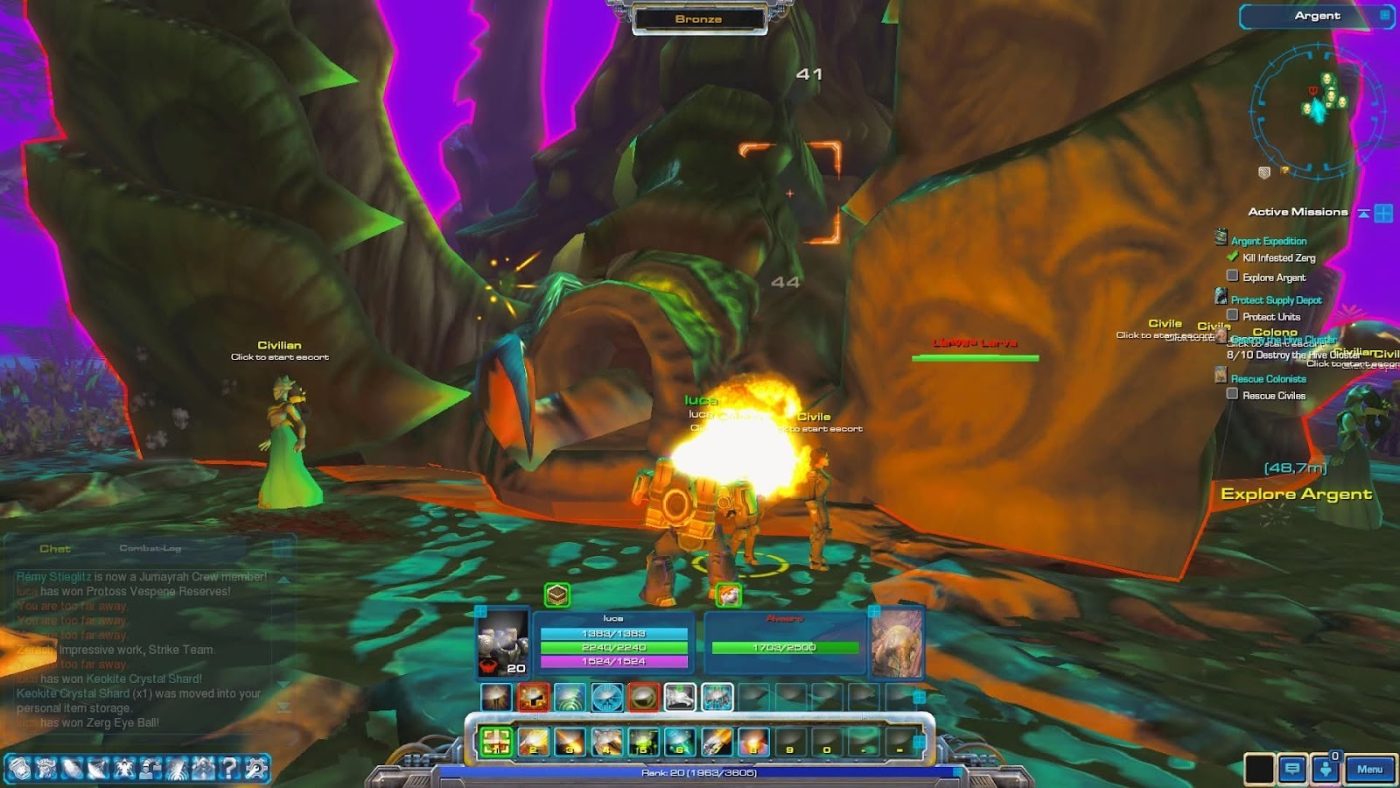Check the Protect Units objective
Viewport: 1400px width, 788px height.
pyautogui.click(x=1233, y=316)
